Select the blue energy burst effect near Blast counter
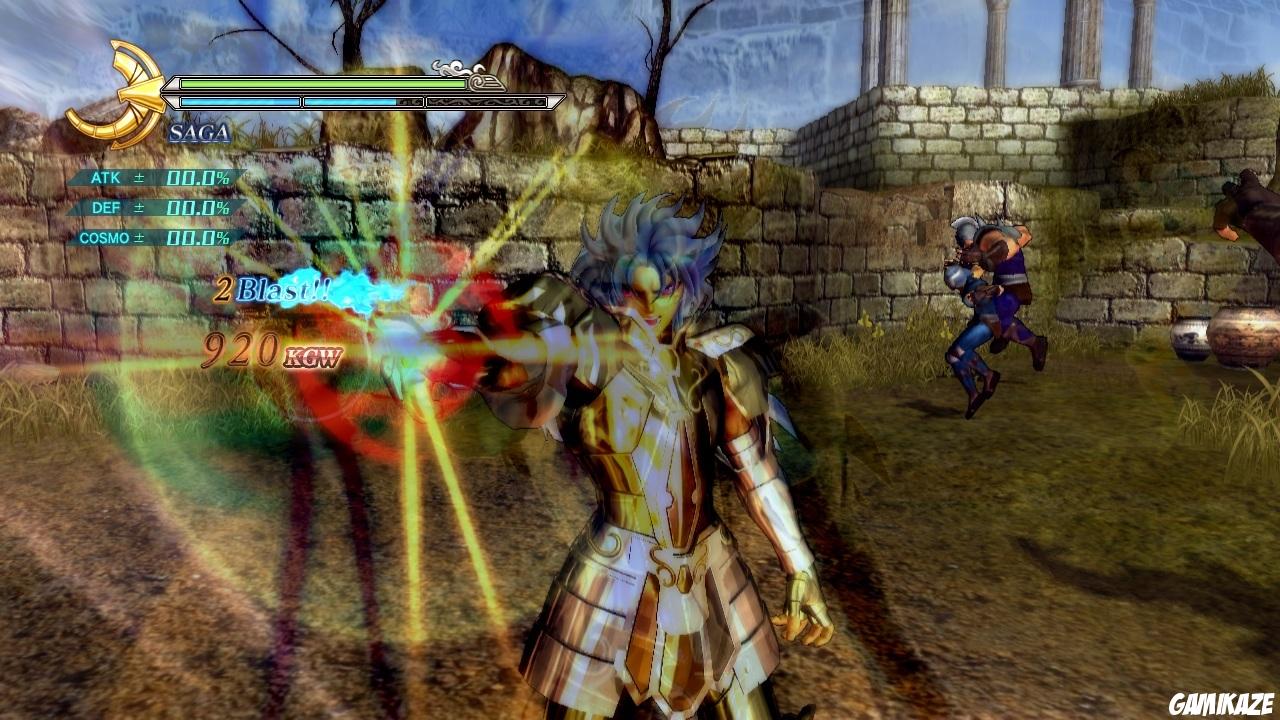Screen dimensions: 1280x720 click(x=355, y=290)
